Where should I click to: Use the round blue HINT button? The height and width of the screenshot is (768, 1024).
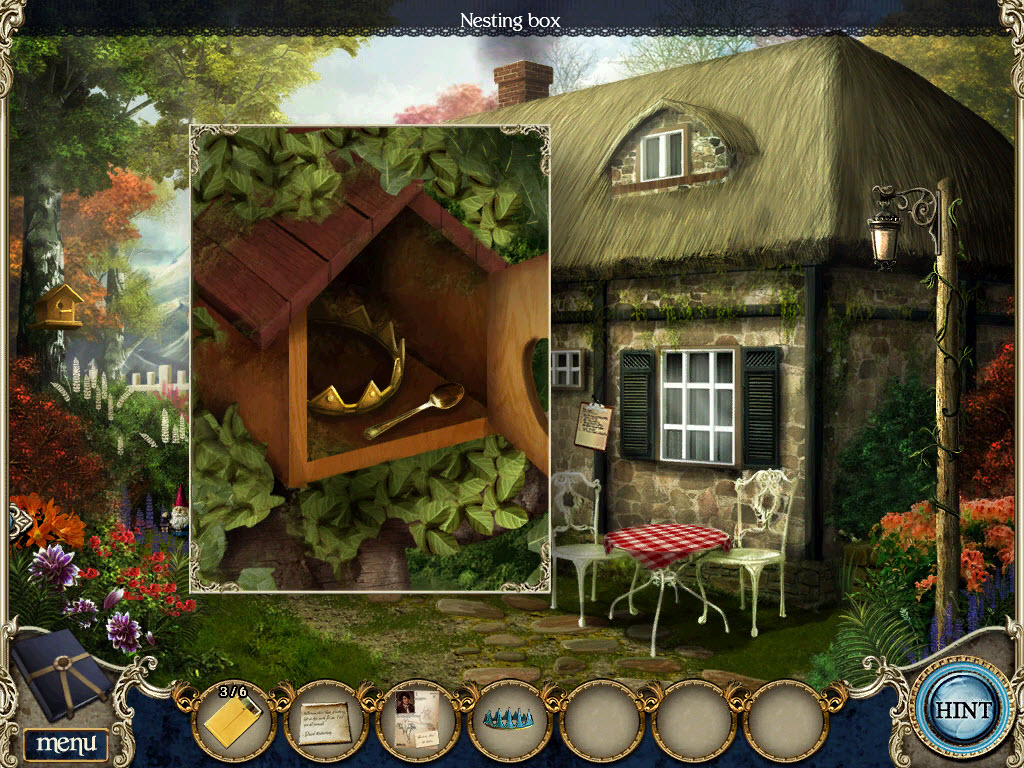(963, 711)
